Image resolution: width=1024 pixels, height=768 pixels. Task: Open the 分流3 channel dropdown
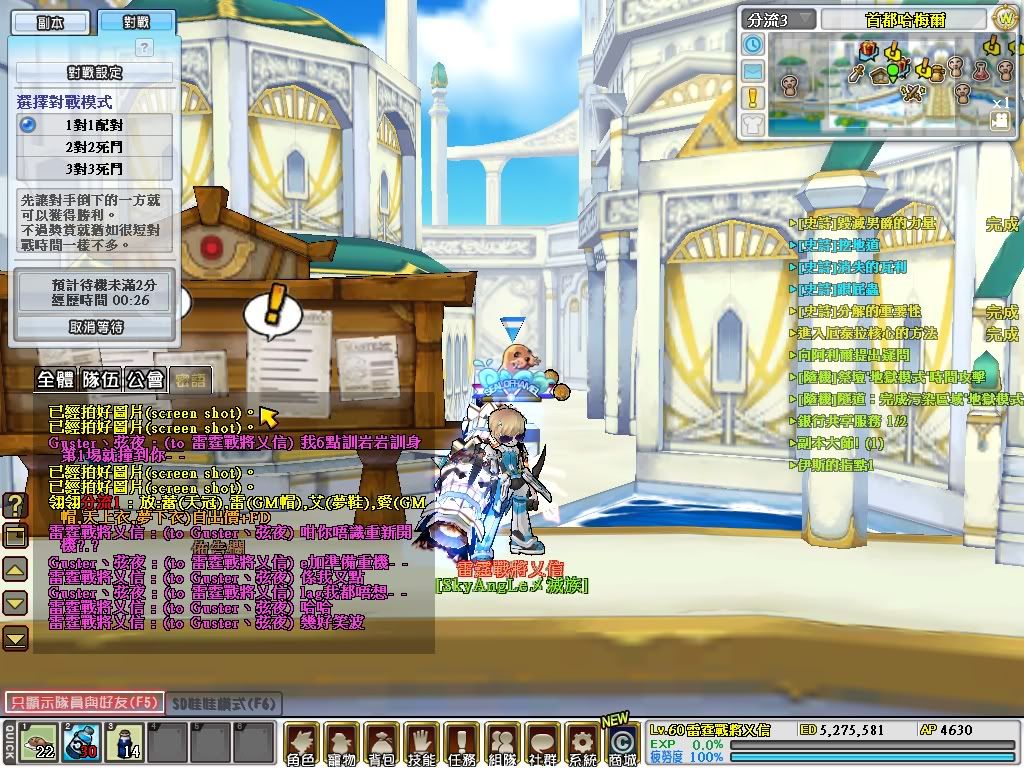click(x=779, y=19)
